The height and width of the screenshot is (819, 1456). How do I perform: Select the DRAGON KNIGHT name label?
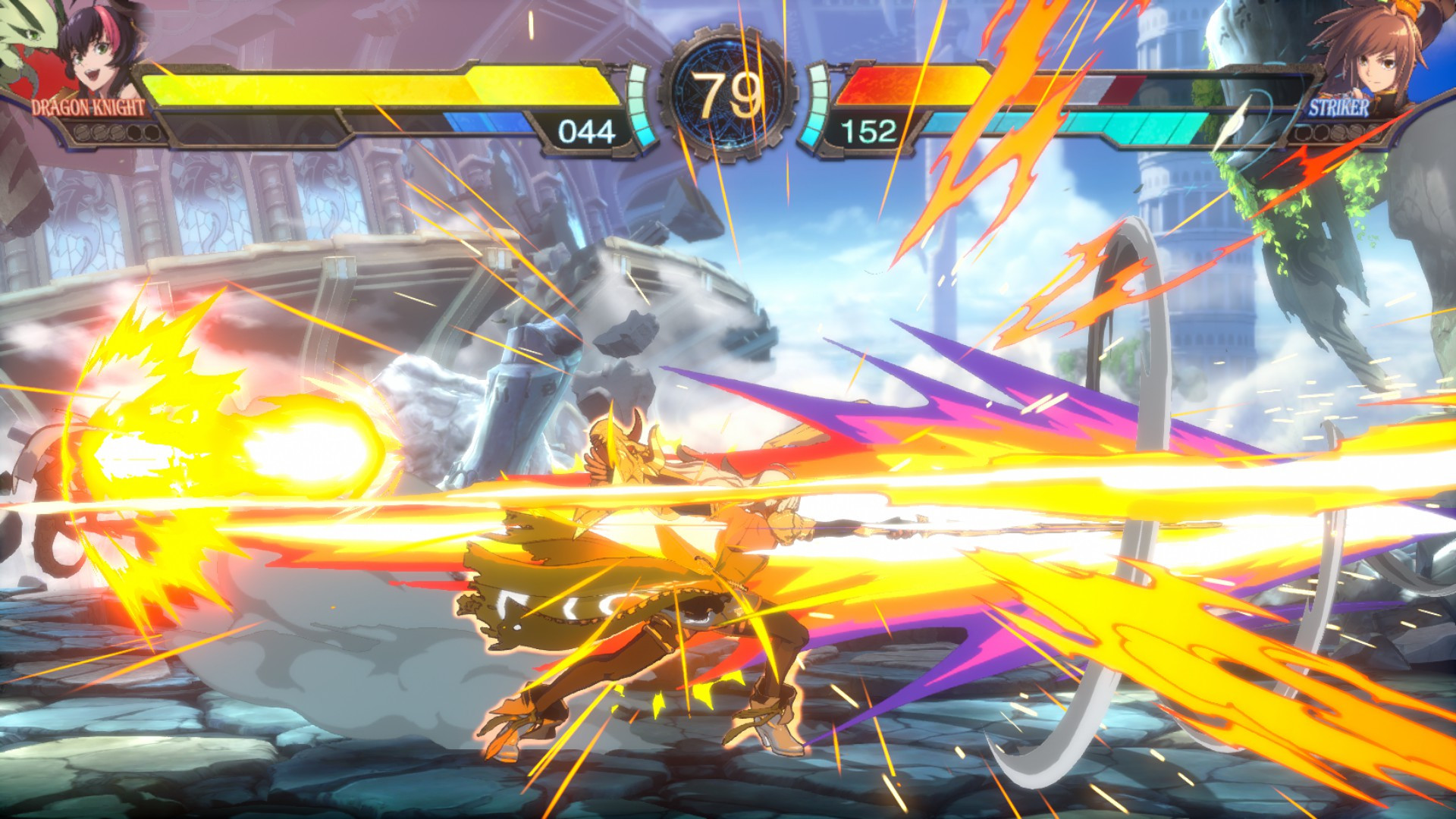[x=87, y=105]
